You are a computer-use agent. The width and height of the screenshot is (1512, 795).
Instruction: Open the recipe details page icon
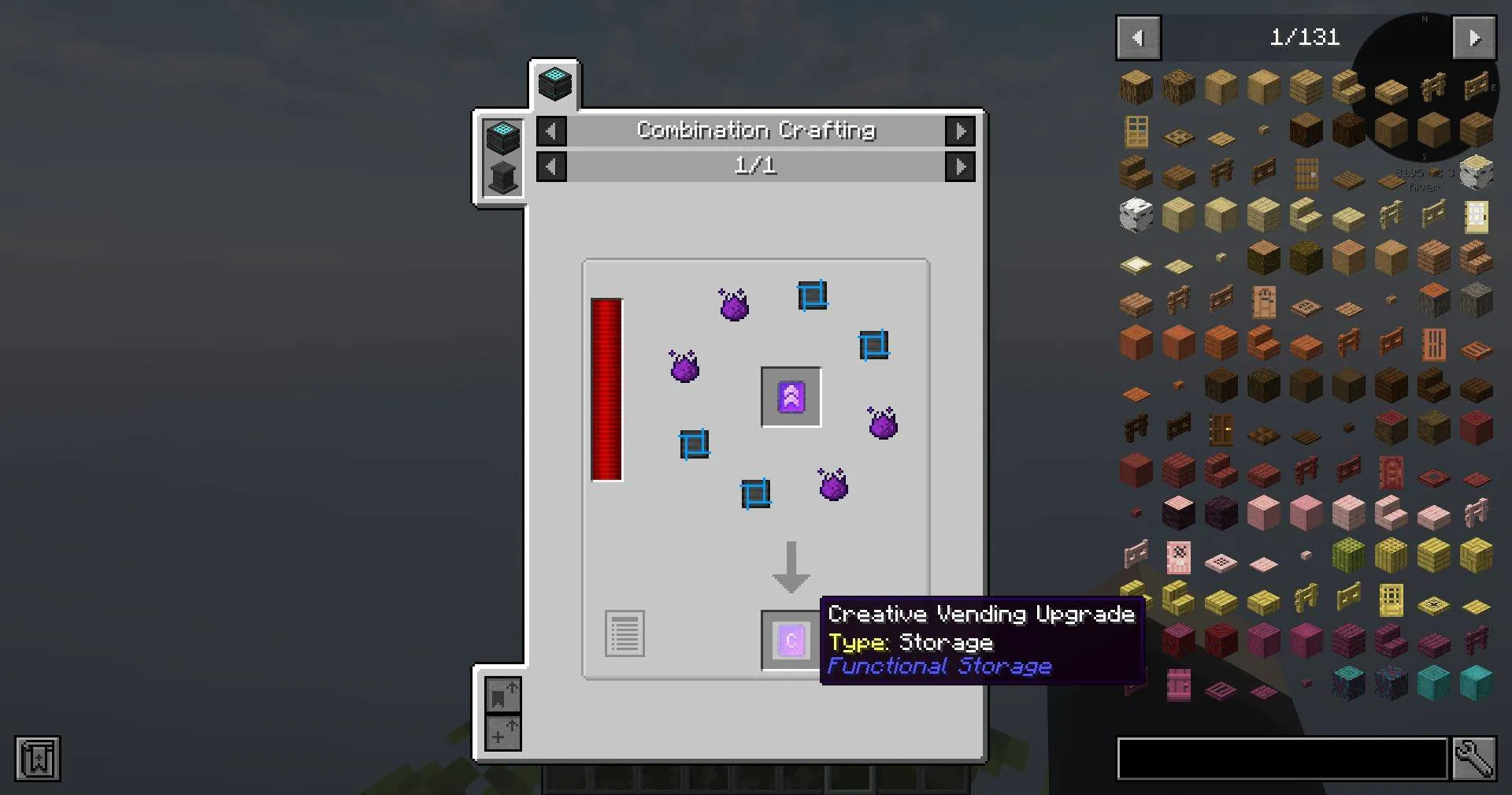pyautogui.click(x=624, y=634)
